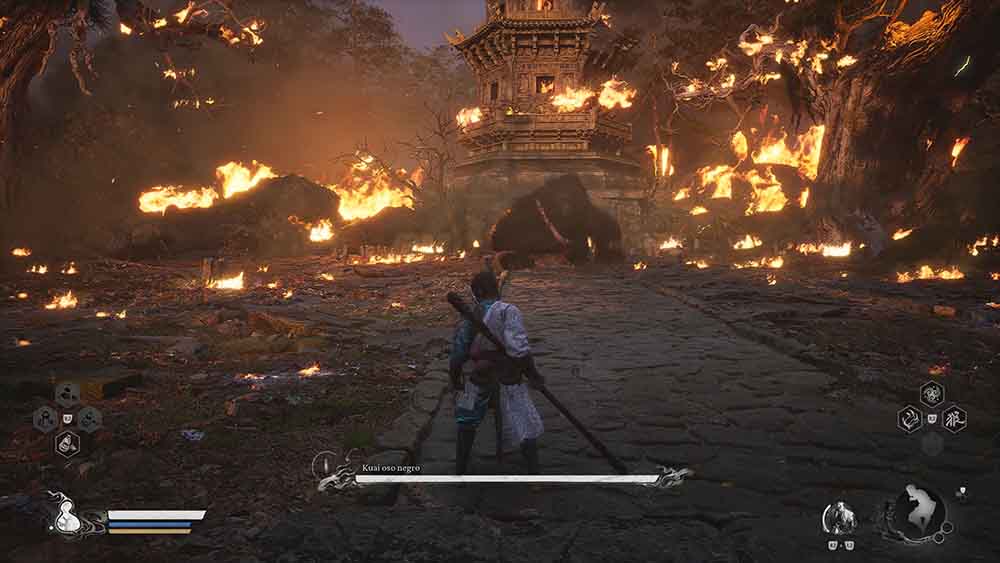Select the top quick-item slot
This screenshot has width=1000, height=563.
point(67,393)
